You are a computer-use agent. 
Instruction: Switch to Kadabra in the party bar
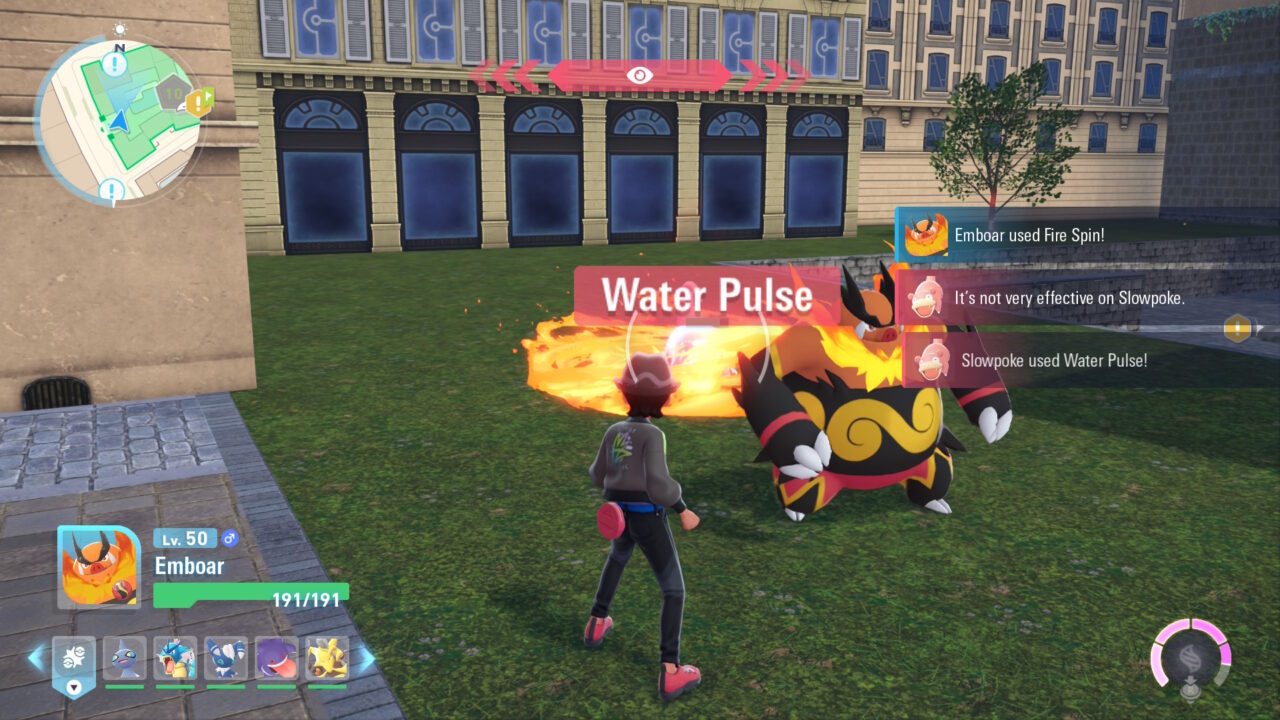(x=327, y=659)
